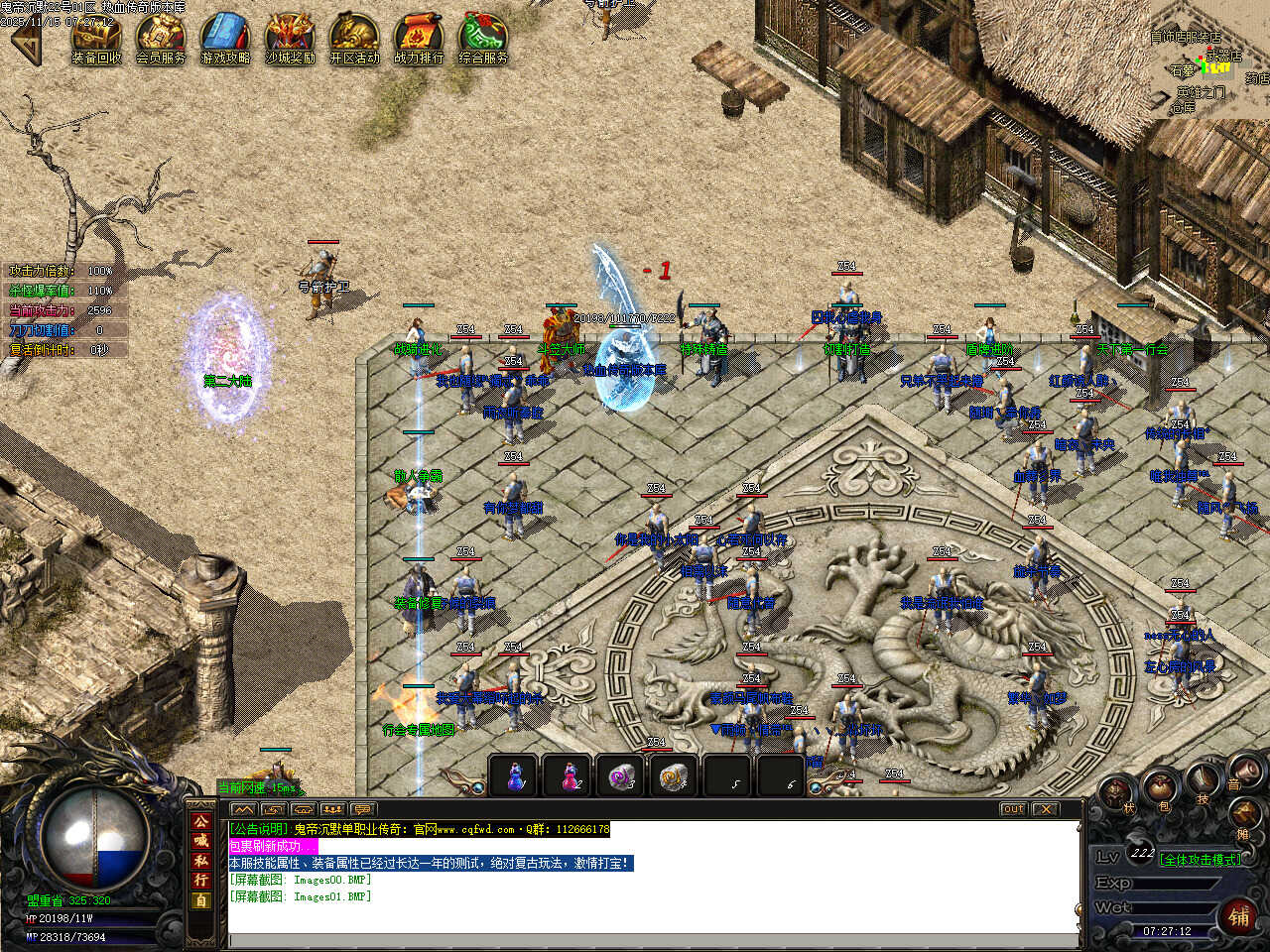
Task: Switch the 全体攻击模式 attack mode
Action: coord(1200,859)
